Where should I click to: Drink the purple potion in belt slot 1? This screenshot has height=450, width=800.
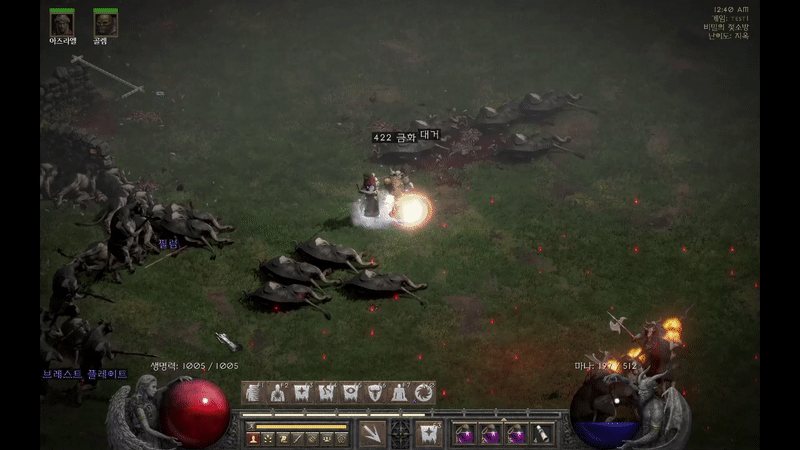(x=464, y=433)
